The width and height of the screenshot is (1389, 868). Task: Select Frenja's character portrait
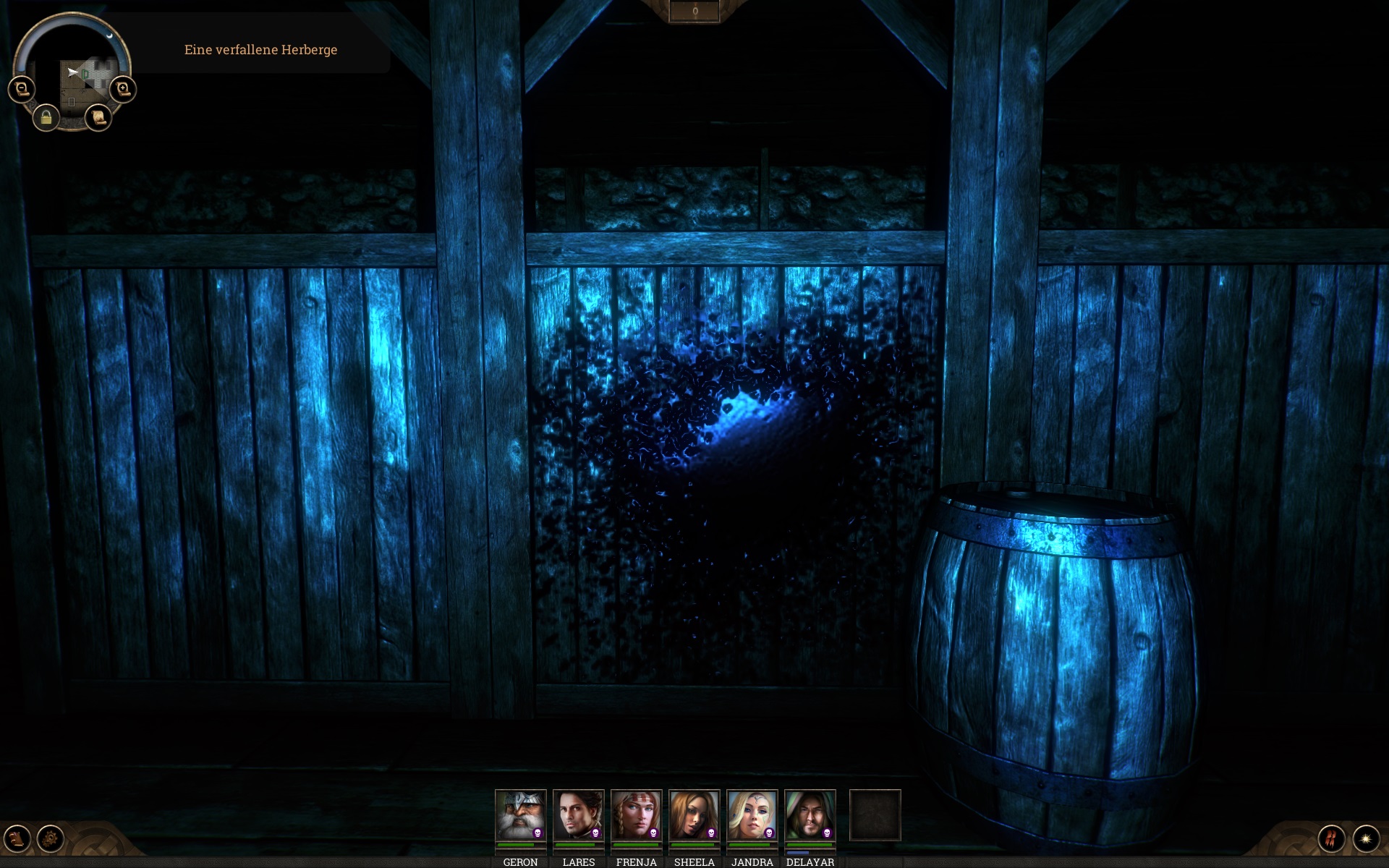[635, 814]
